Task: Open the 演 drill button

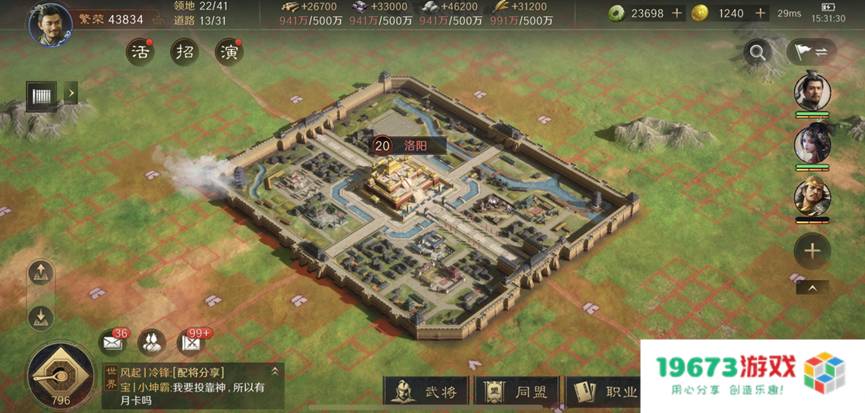Action: 229,51
